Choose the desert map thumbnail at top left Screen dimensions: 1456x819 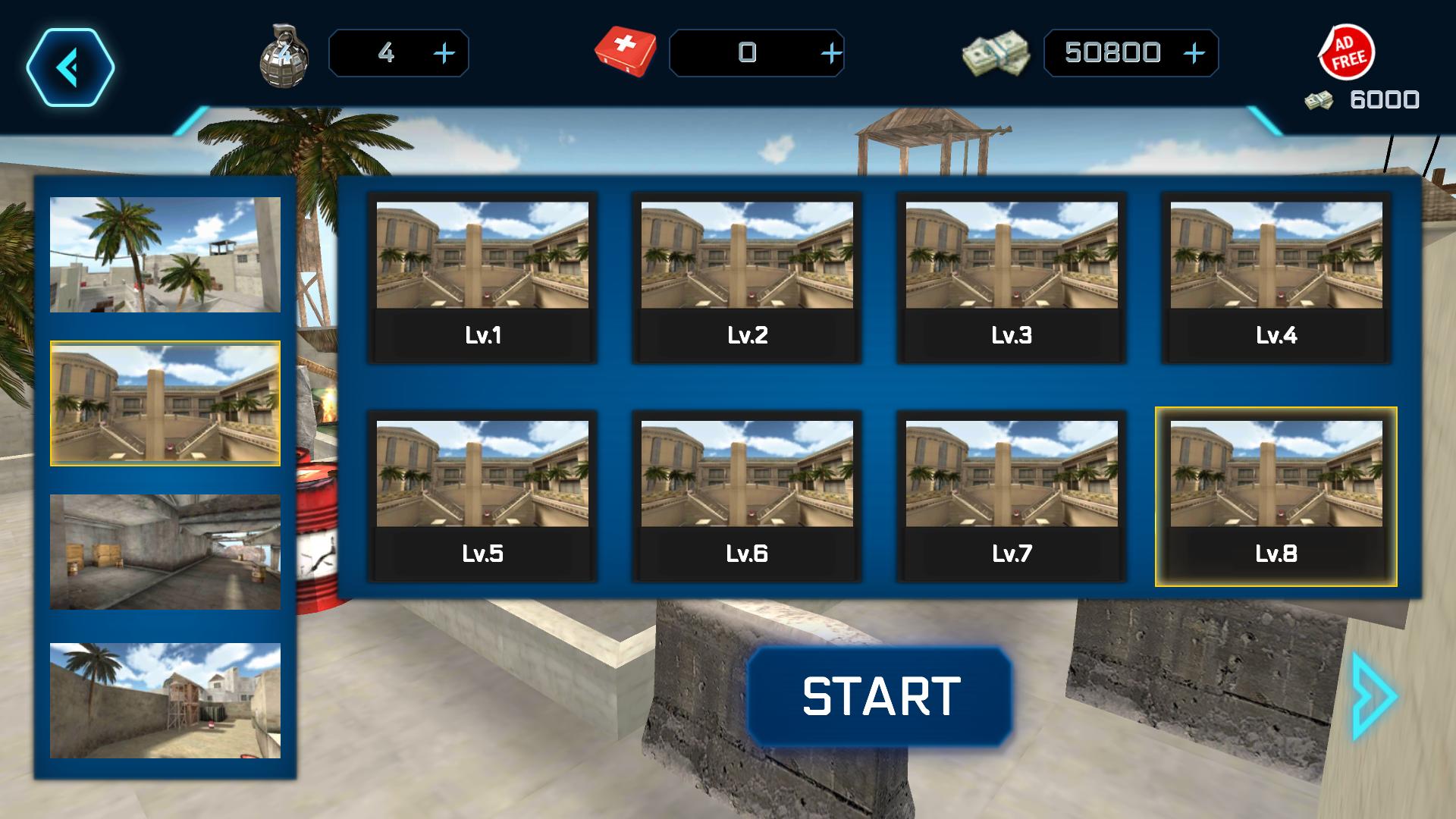tap(165, 254)
